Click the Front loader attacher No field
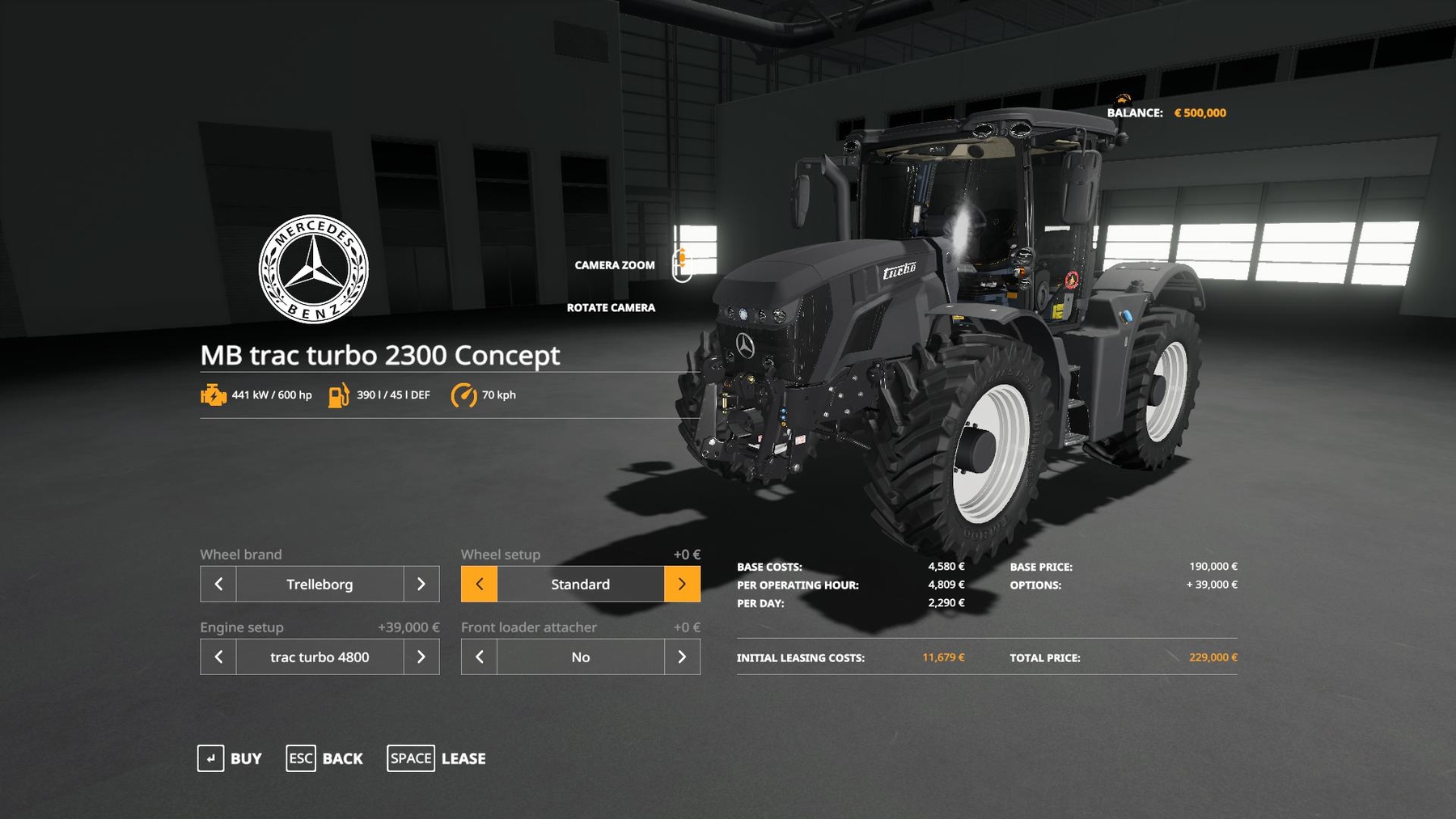The width and height of the screenshot is (1456, 819). click(580, 656)
